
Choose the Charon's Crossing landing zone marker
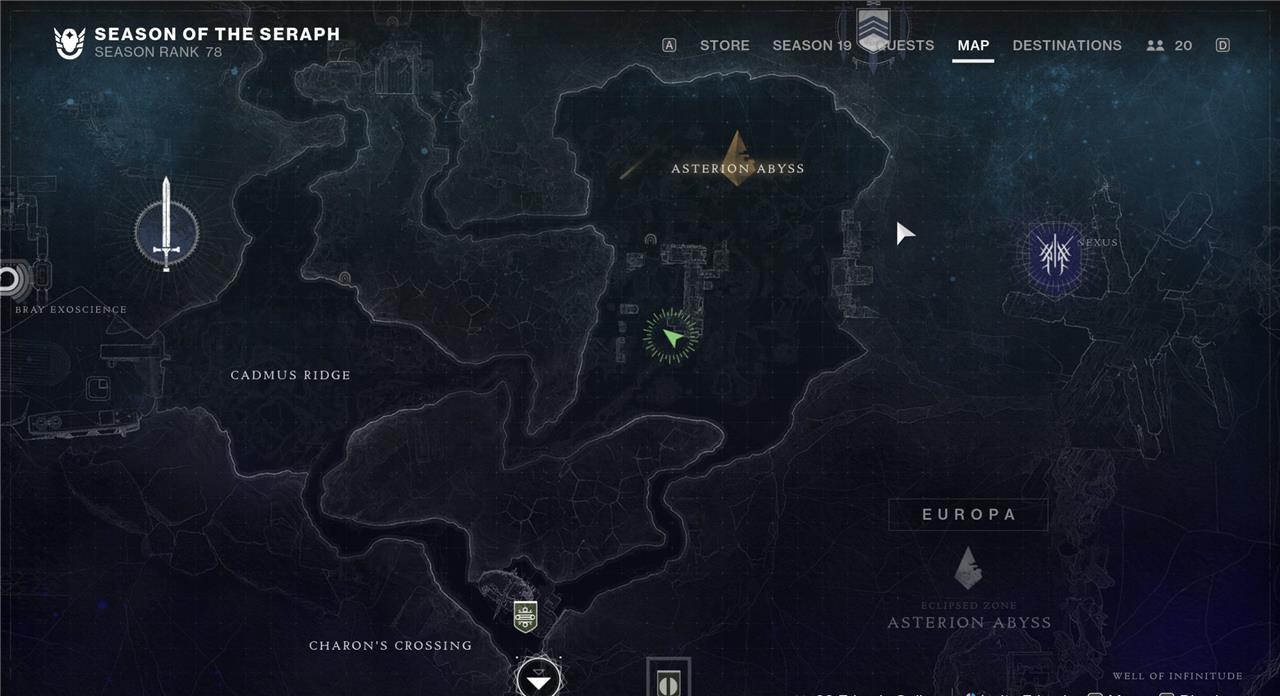[538, 680]
